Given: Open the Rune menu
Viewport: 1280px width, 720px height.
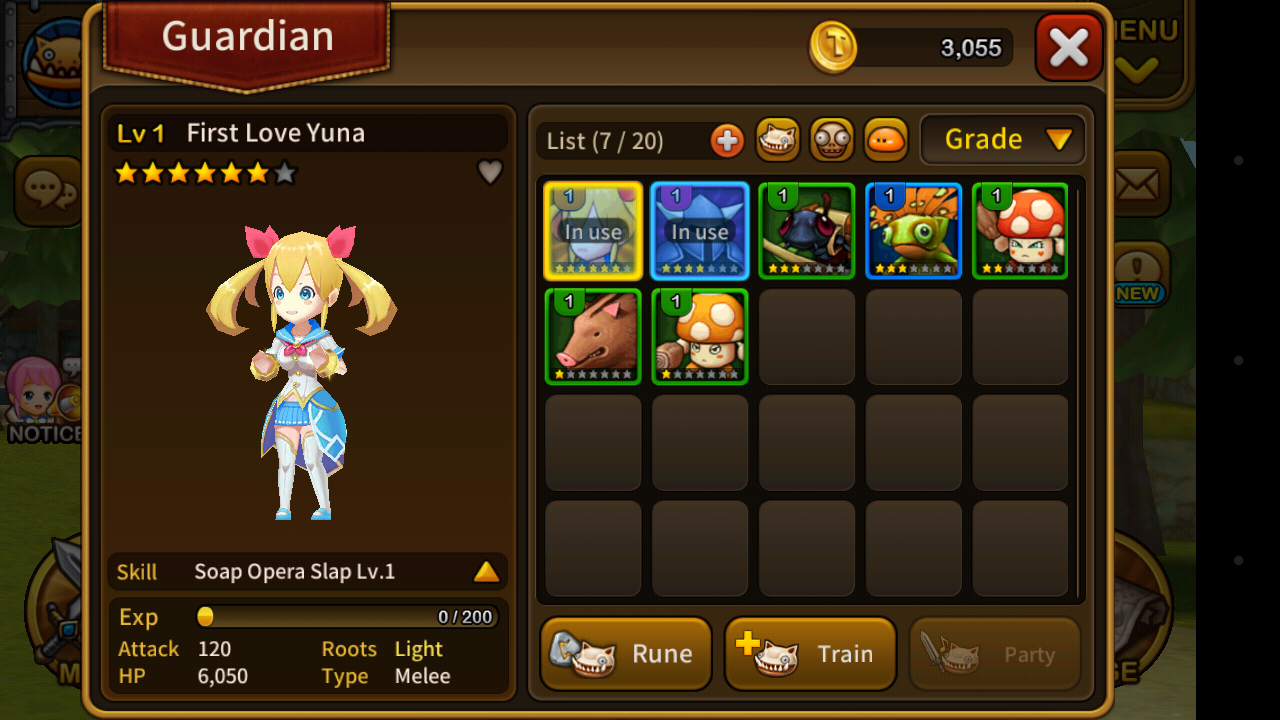Looking at the screenshot, I should tap(626, 653).
